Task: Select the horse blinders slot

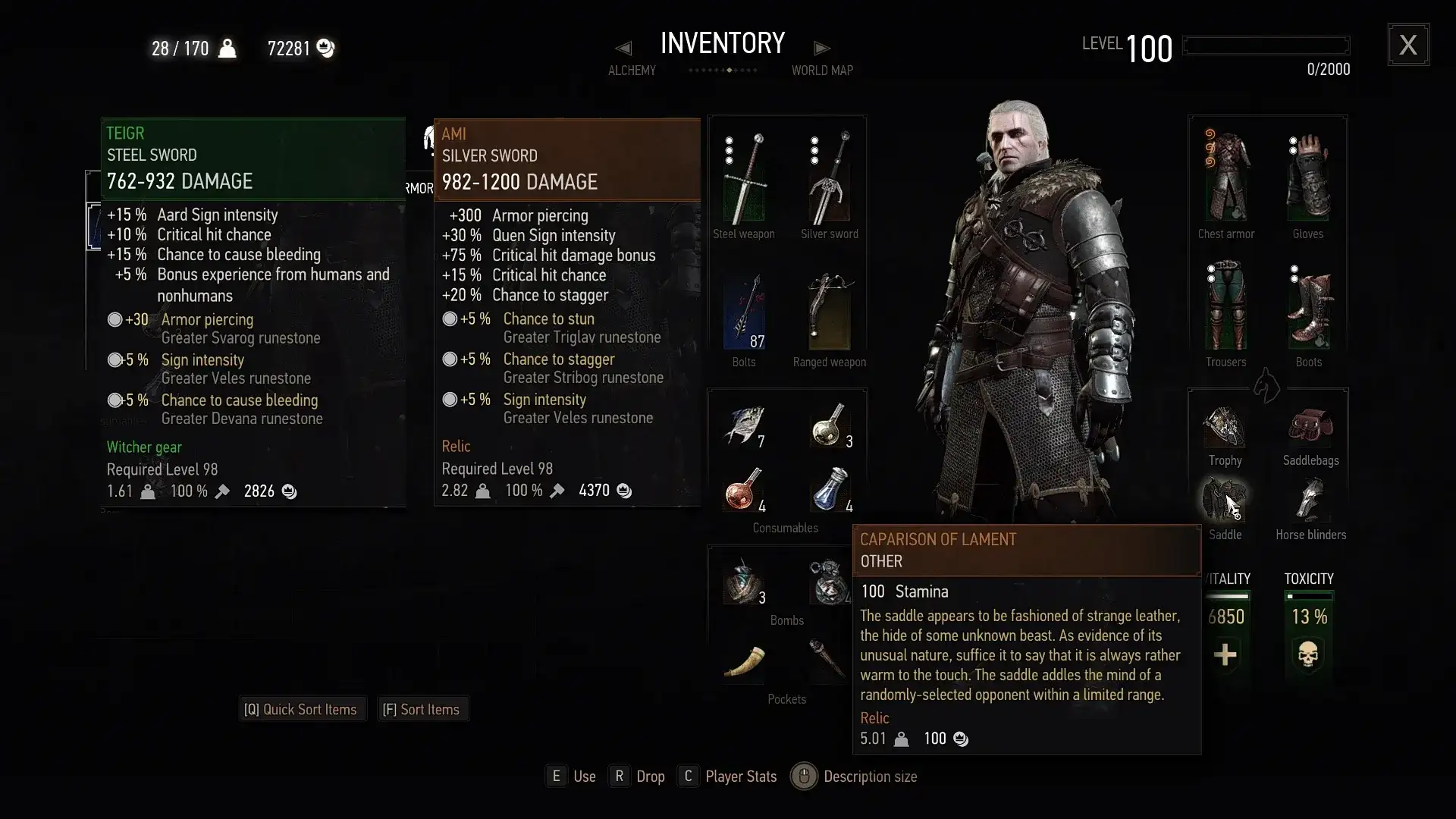Action: click(1310, 499)
